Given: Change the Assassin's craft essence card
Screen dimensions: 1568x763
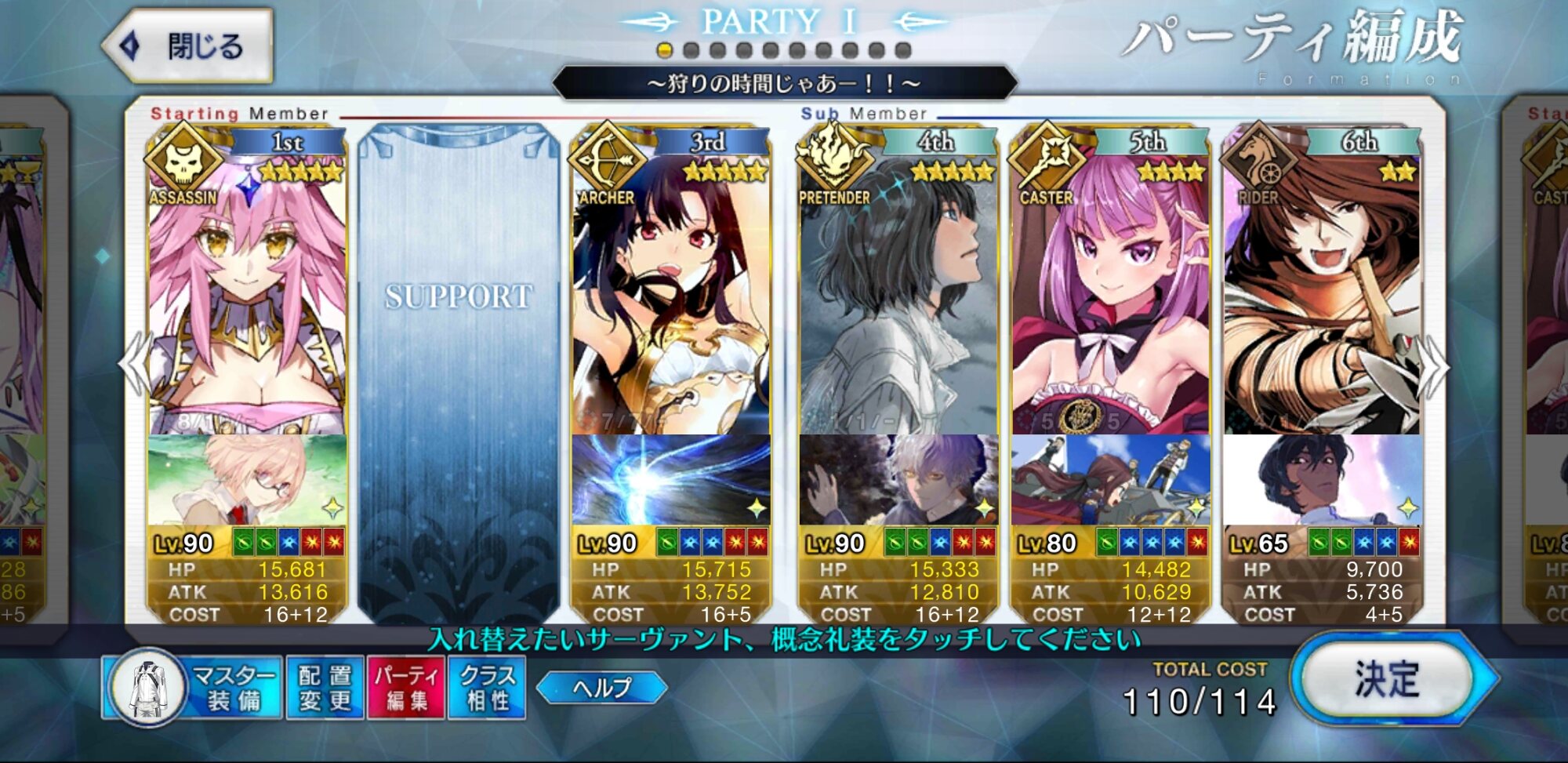Looking at the screenshot, I should coord(247,480).
